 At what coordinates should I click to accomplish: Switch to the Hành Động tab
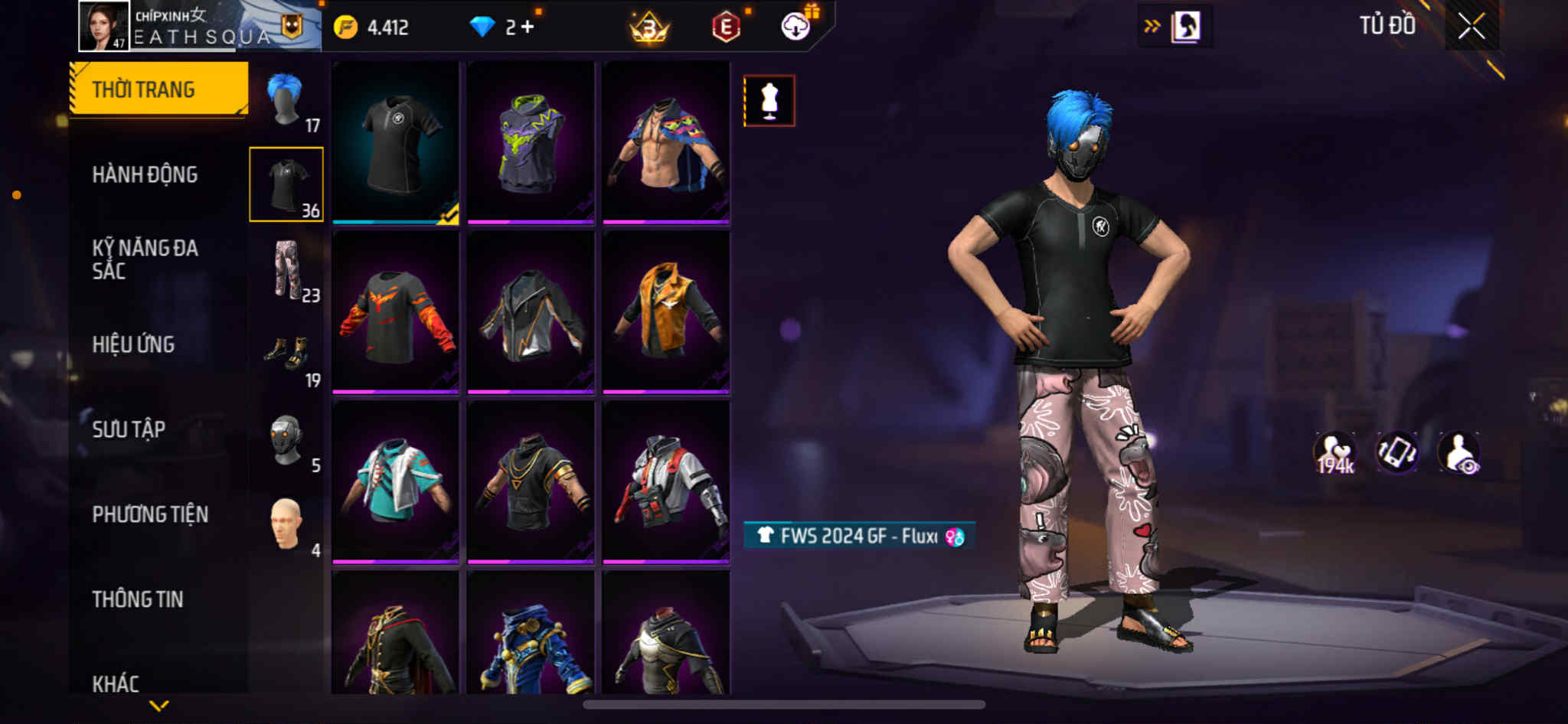coord(145,174)
